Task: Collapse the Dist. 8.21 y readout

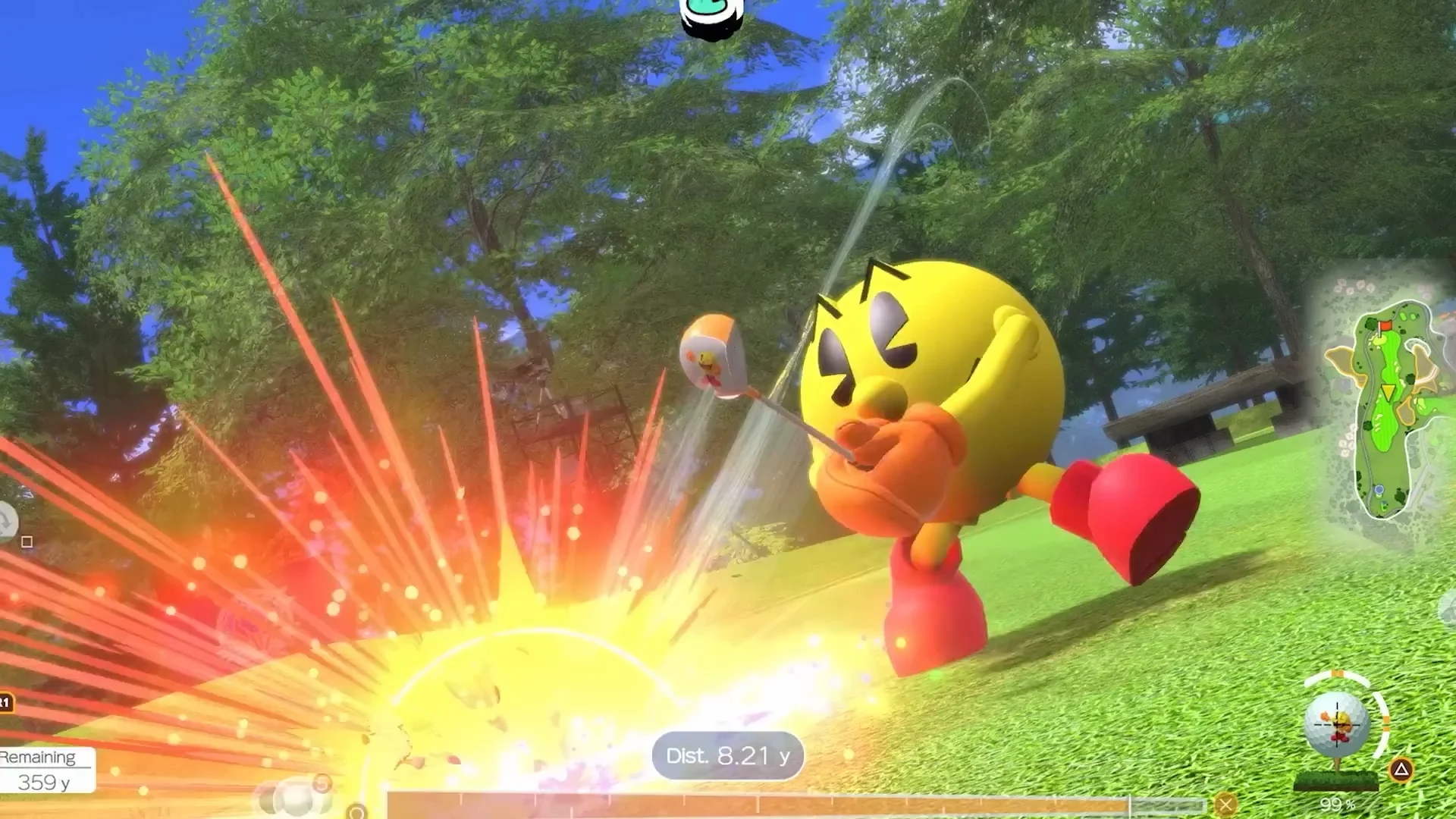Action: pyautogui.click(x=726, y=755)
